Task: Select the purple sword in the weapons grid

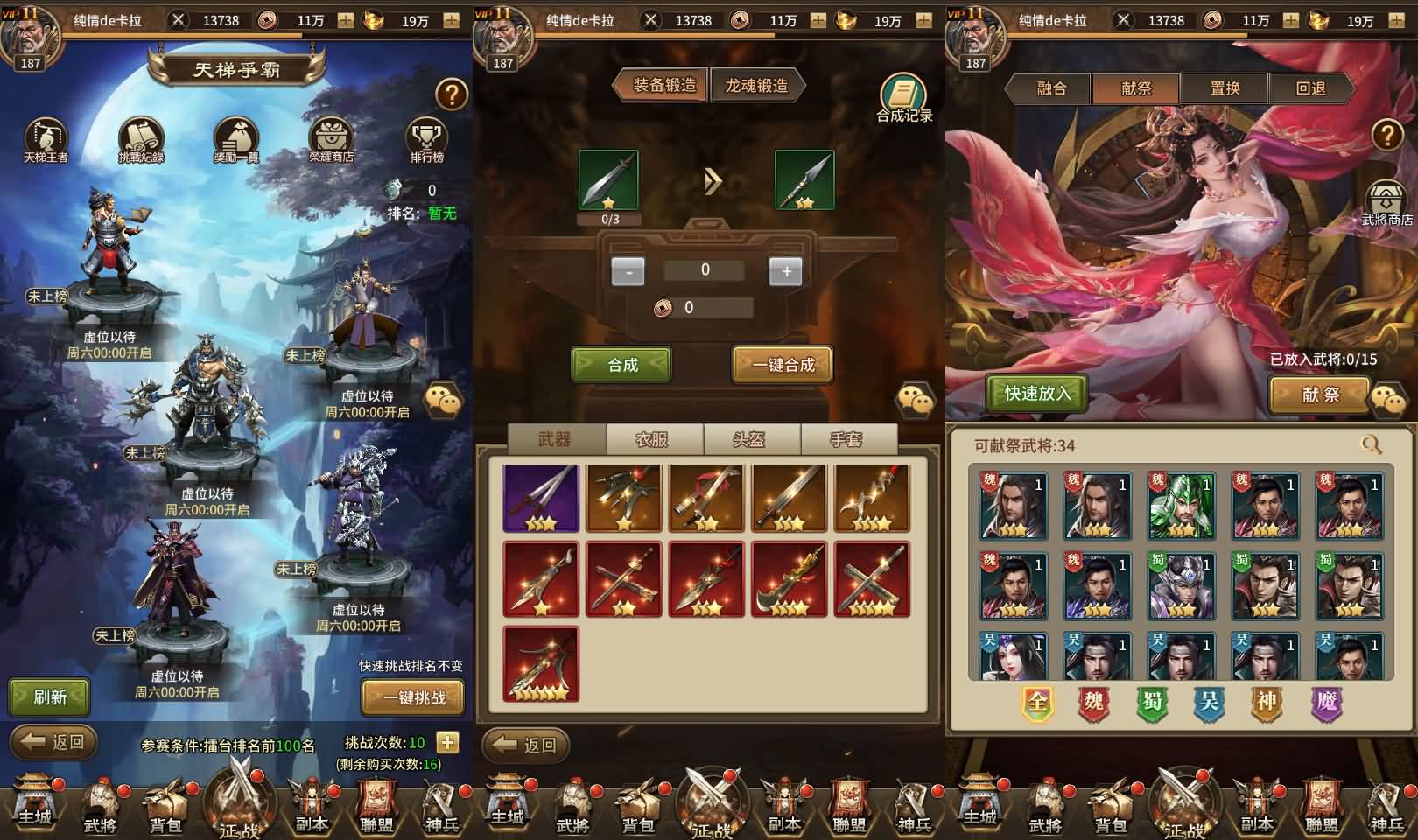Action: click(539, 497)
